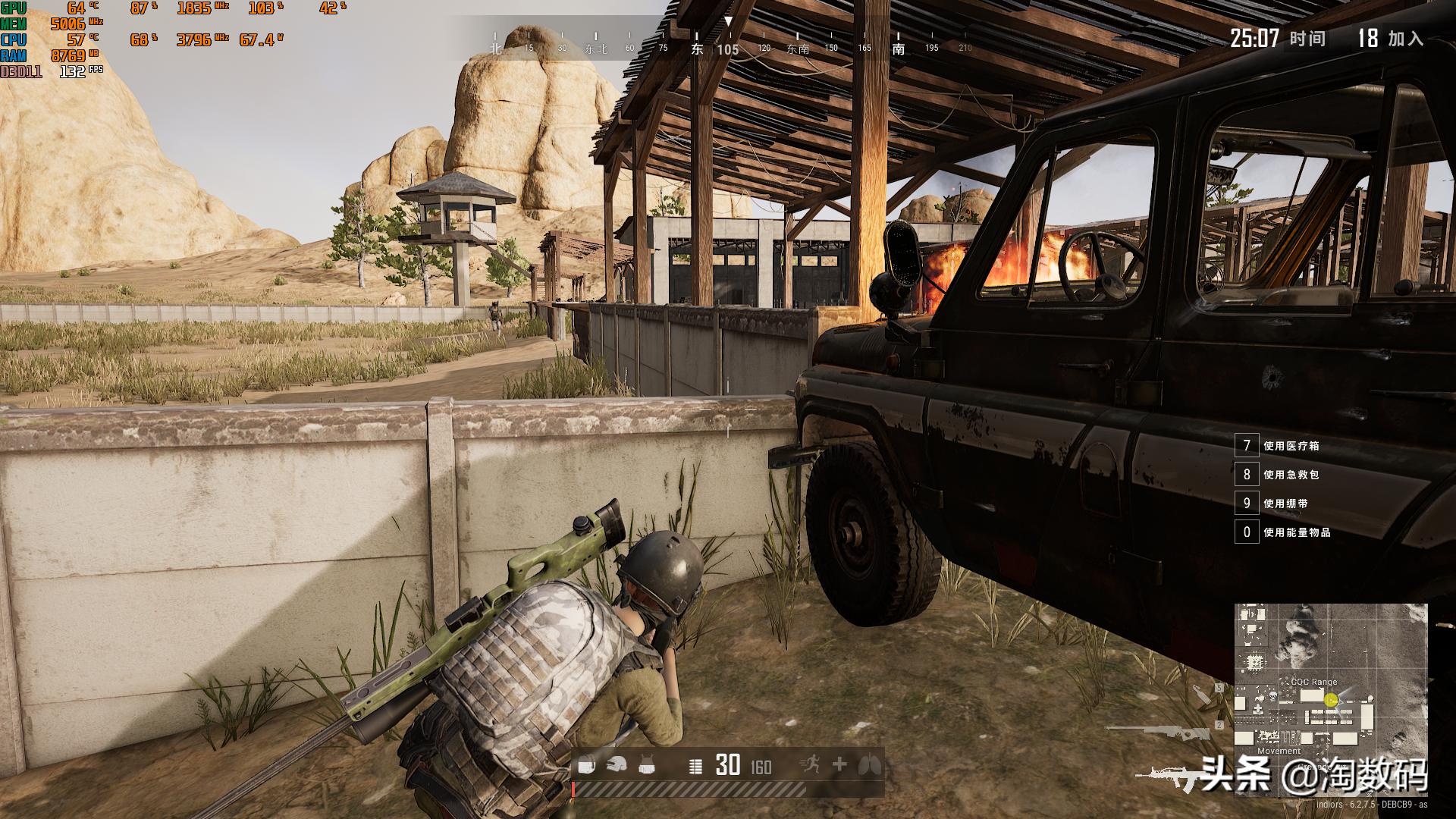Click the helmet equipment icon
Screen dimensions: 1456x819
pyautogui.click(x=617, y=767)
